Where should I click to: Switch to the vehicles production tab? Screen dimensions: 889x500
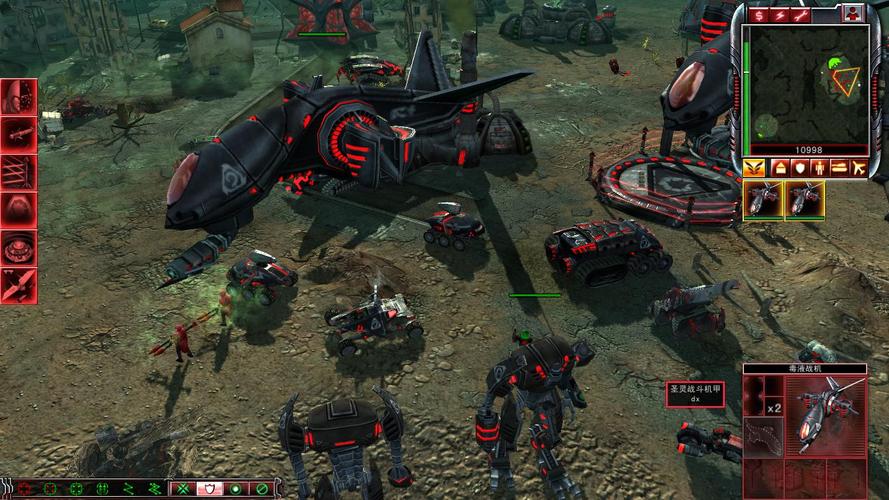[x=839, y=167]
